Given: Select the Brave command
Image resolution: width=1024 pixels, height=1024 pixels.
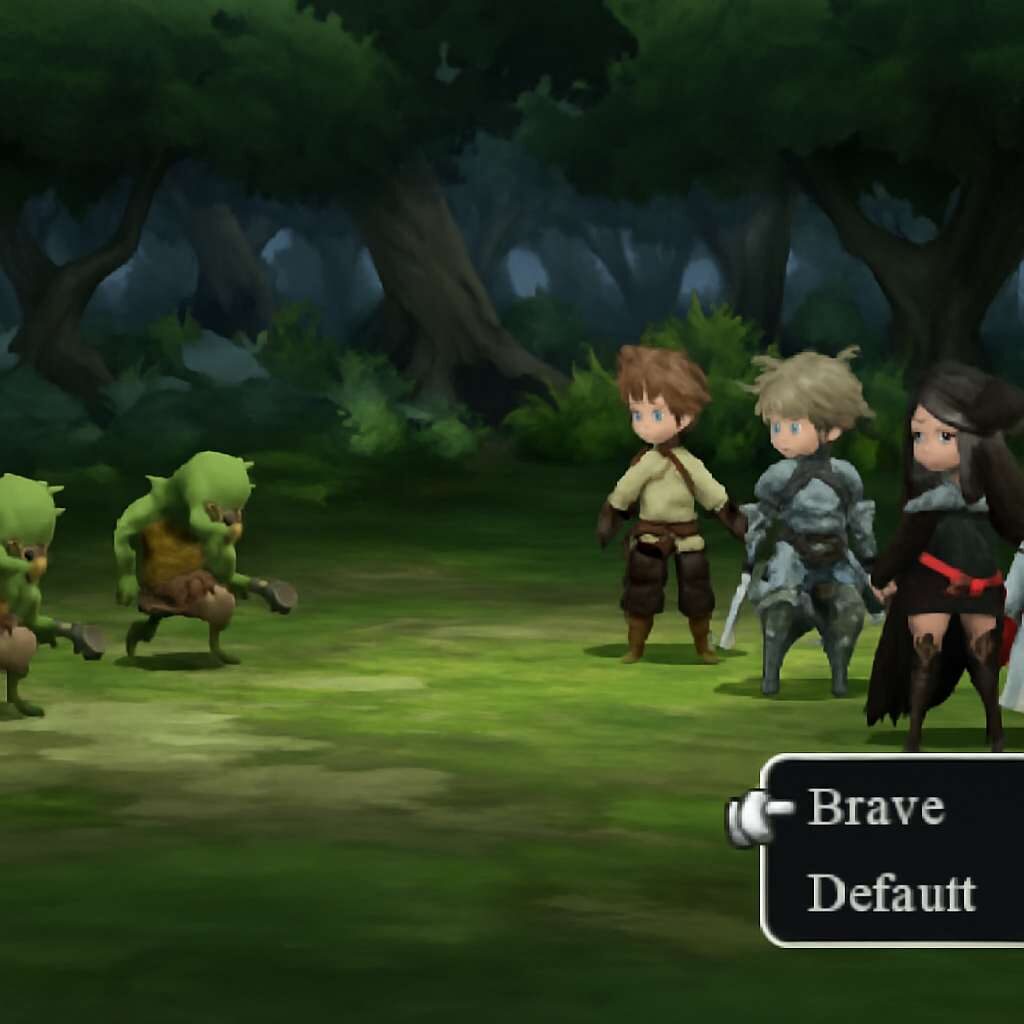Looking at the screenshot, I should click(x=876, y=807).
